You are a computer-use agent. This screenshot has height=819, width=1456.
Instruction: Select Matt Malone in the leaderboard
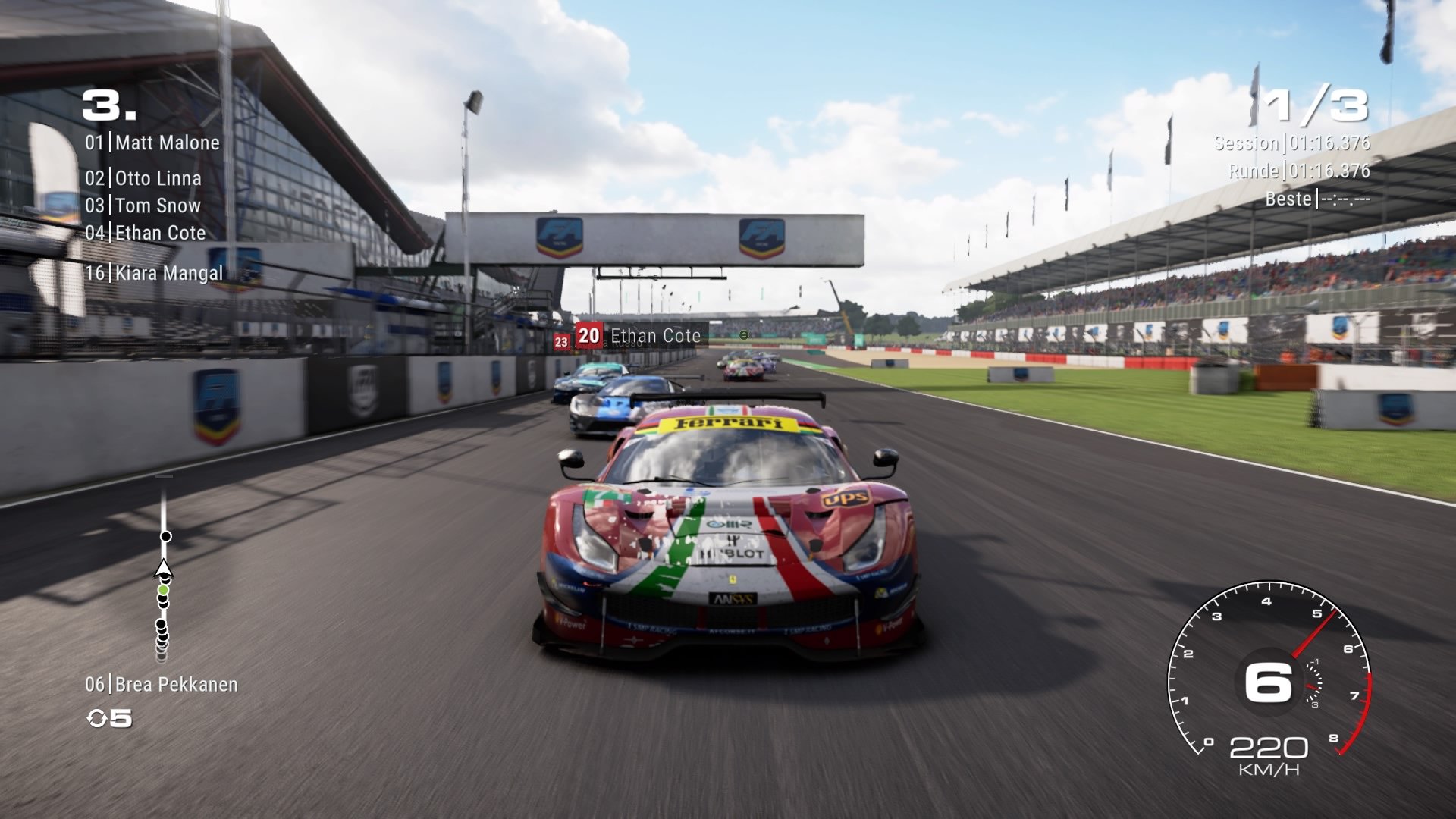pyautogui.click(x=152, y=143)
